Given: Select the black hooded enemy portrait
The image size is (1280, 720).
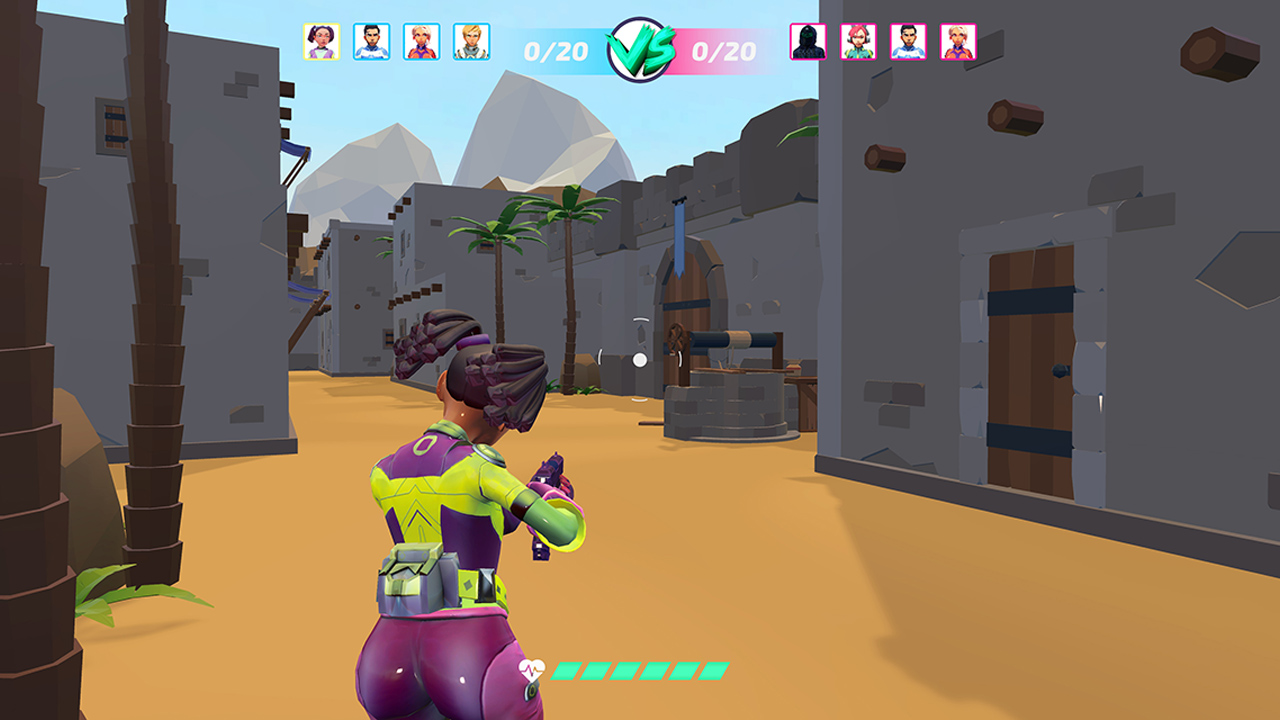Looking at the screenshot, I should click(808, 42).
